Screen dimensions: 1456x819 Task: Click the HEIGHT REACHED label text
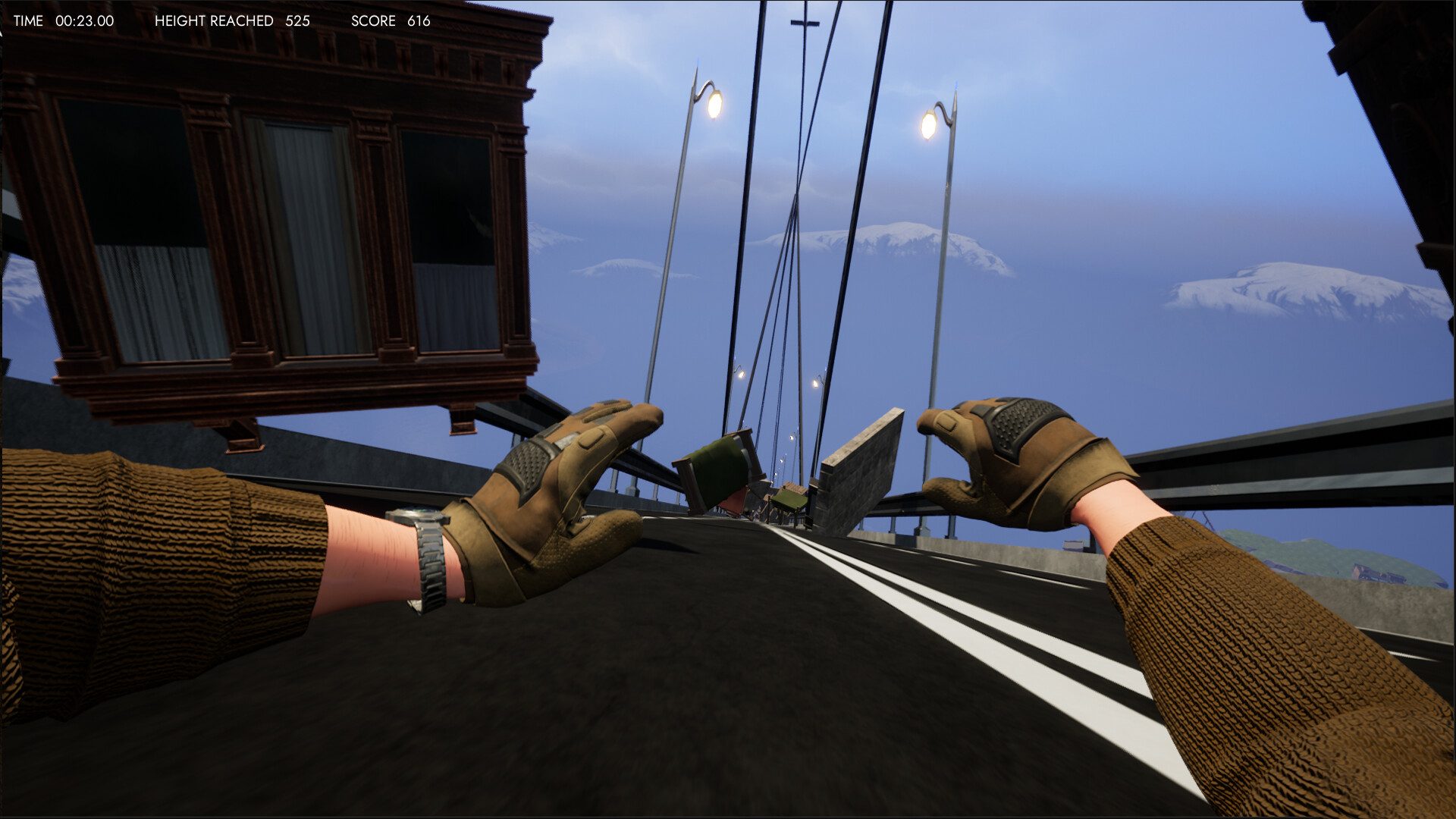click(215, 21)
